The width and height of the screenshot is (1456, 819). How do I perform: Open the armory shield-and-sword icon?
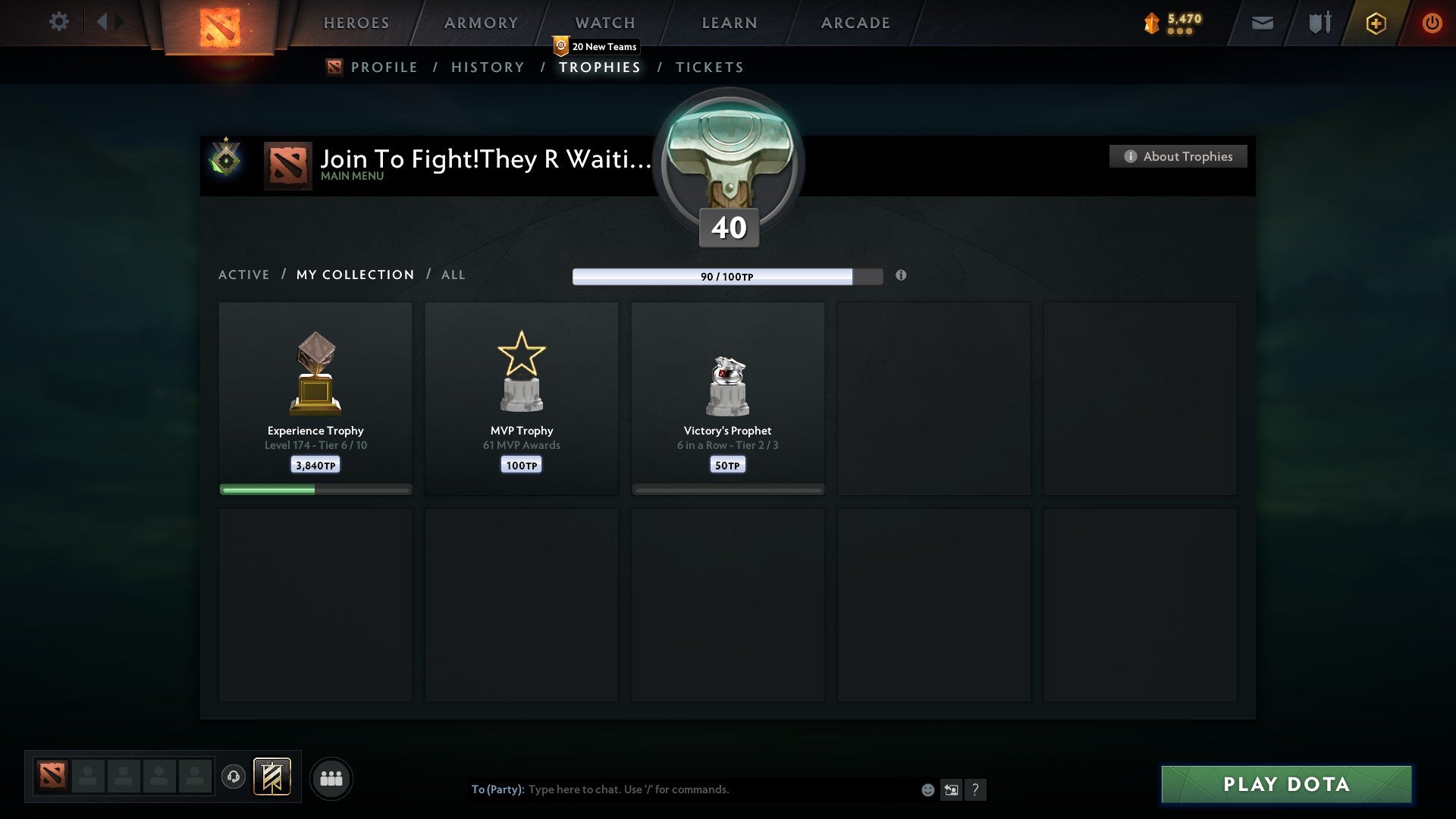[1319, 23]
